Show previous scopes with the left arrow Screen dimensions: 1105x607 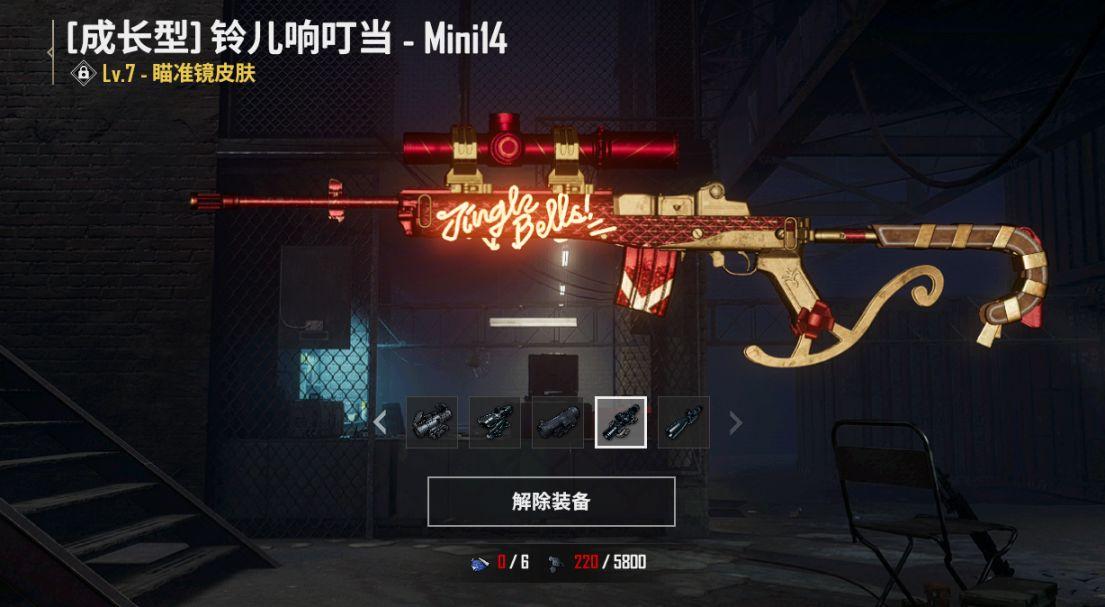click(380, 422)
